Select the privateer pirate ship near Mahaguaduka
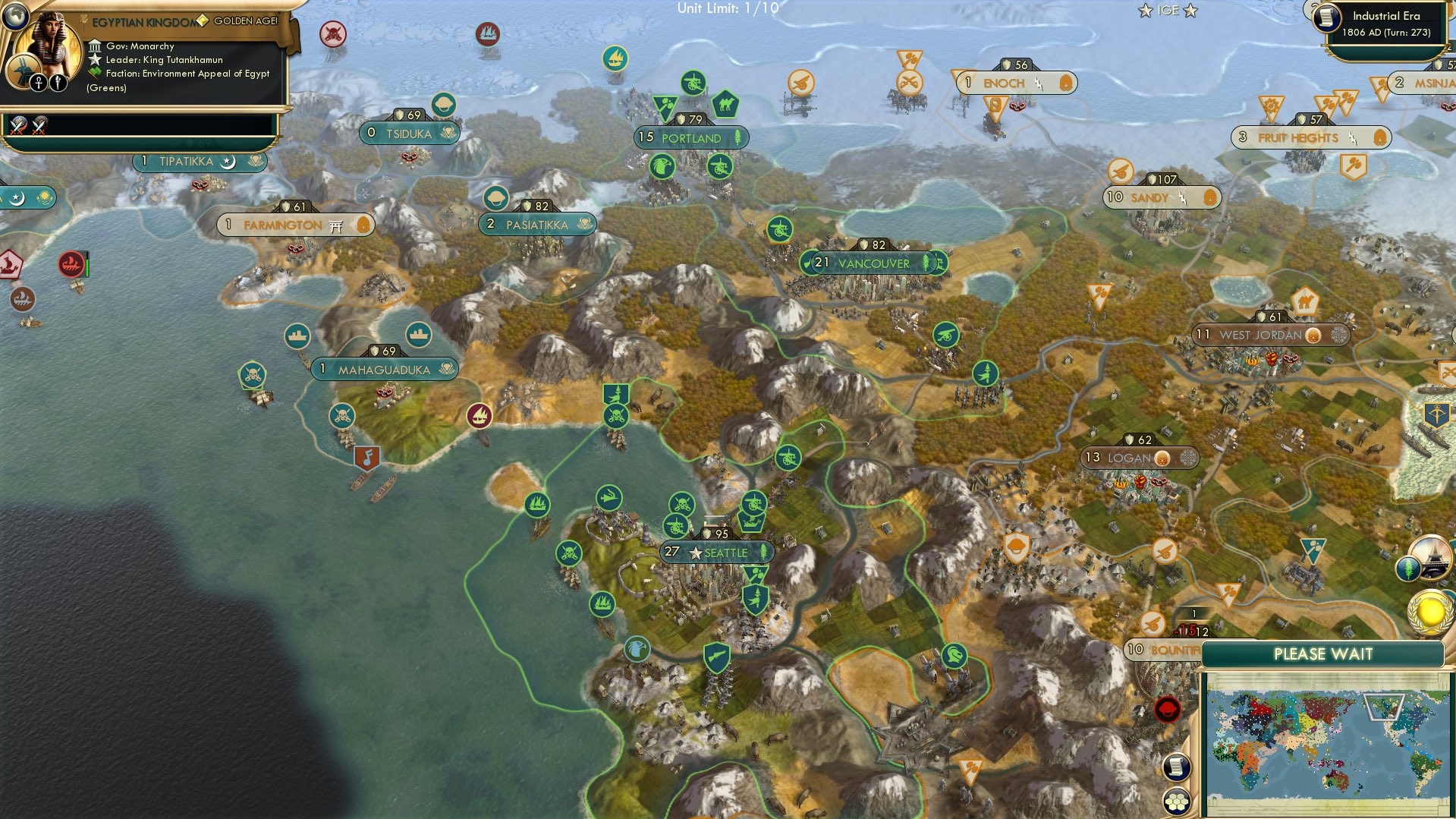Image resolution: width=1456 pixels, height=819 pixels. pos(252,375)
